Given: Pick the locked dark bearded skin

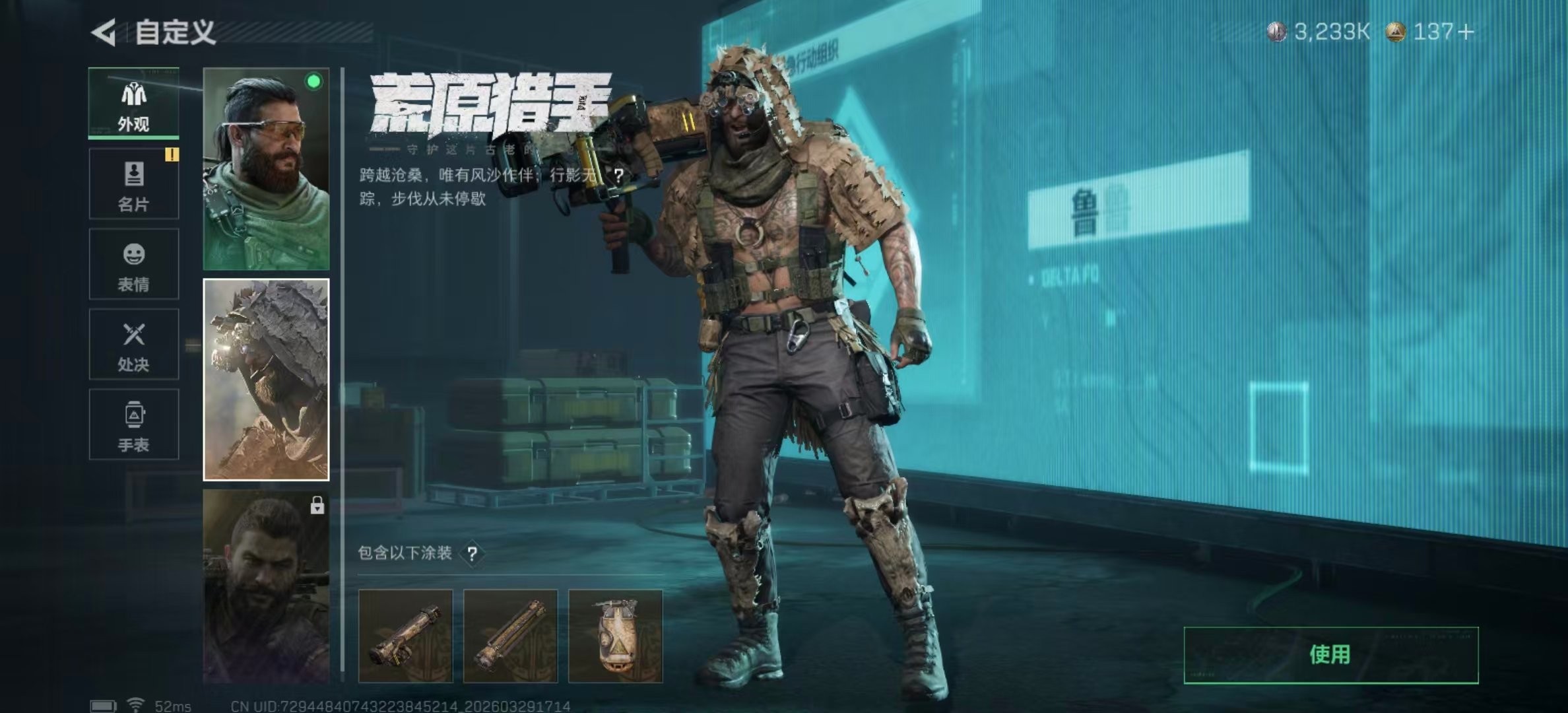Looking at the screenshot, I should tap(266, 586).
